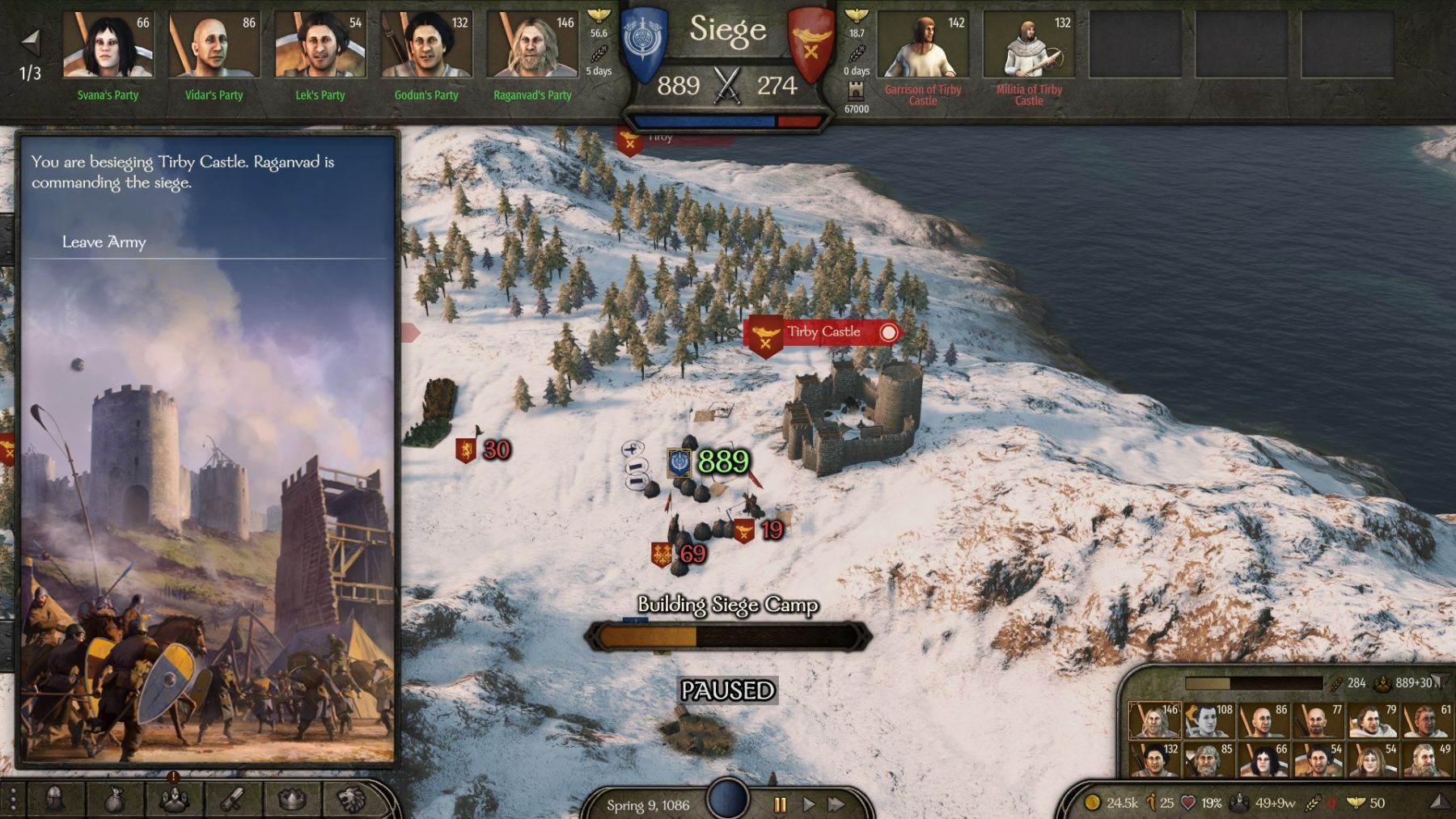Toggle the pause button
Screen dimensions: 1456x819
coord(780,804)
